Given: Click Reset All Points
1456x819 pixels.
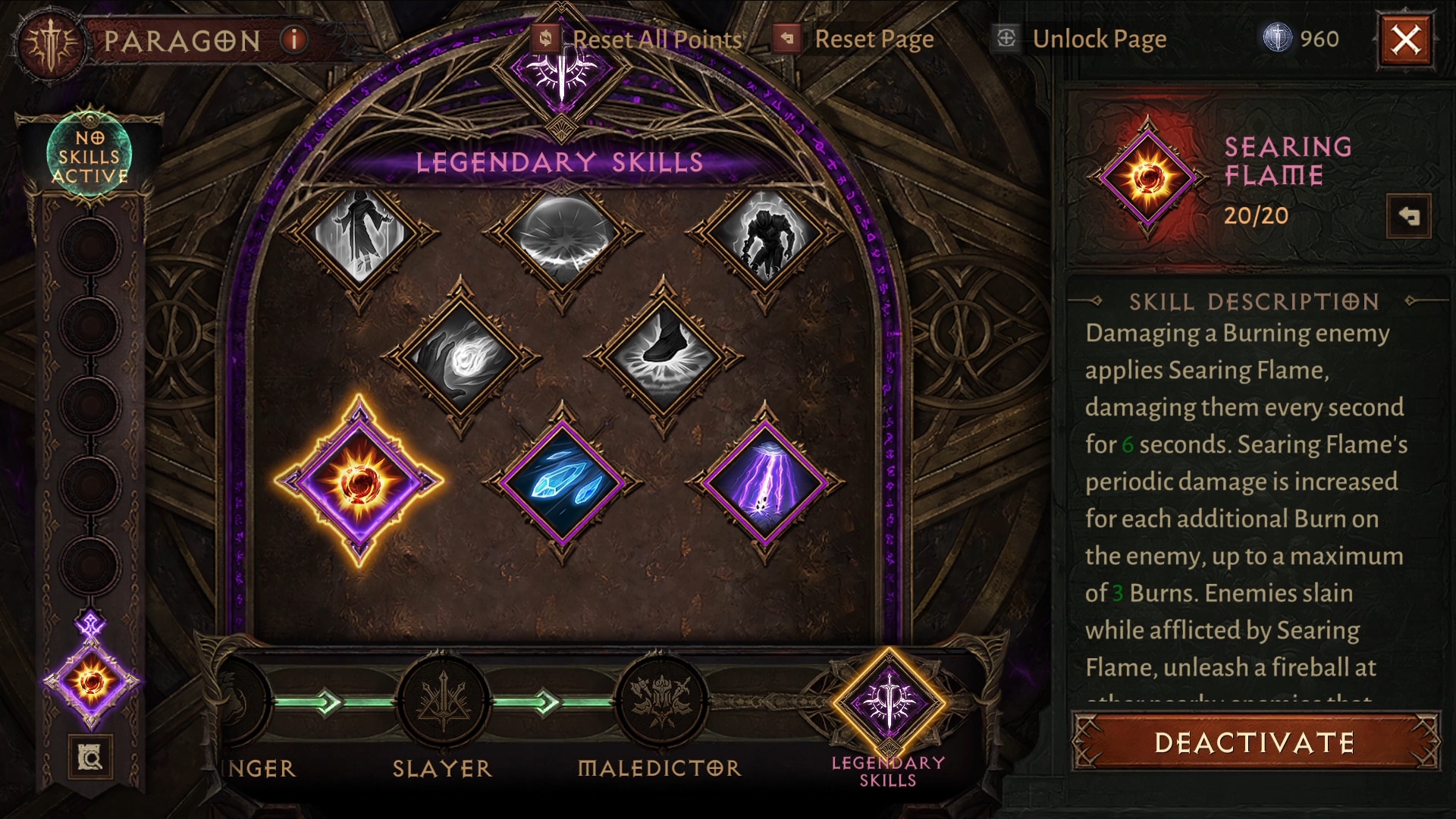Looking at the screenshot, I should click(x=639, y=39).
